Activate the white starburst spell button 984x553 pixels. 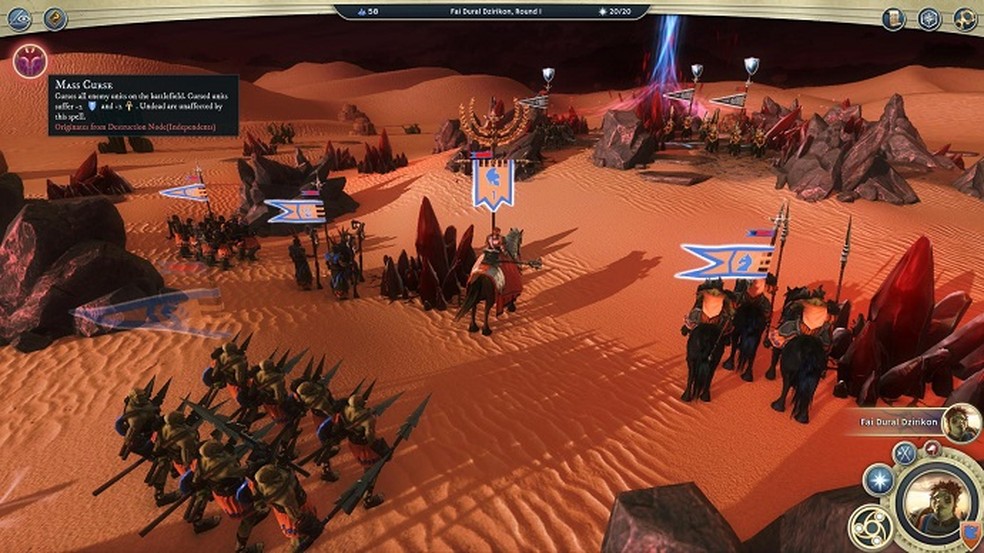point(877,480)
